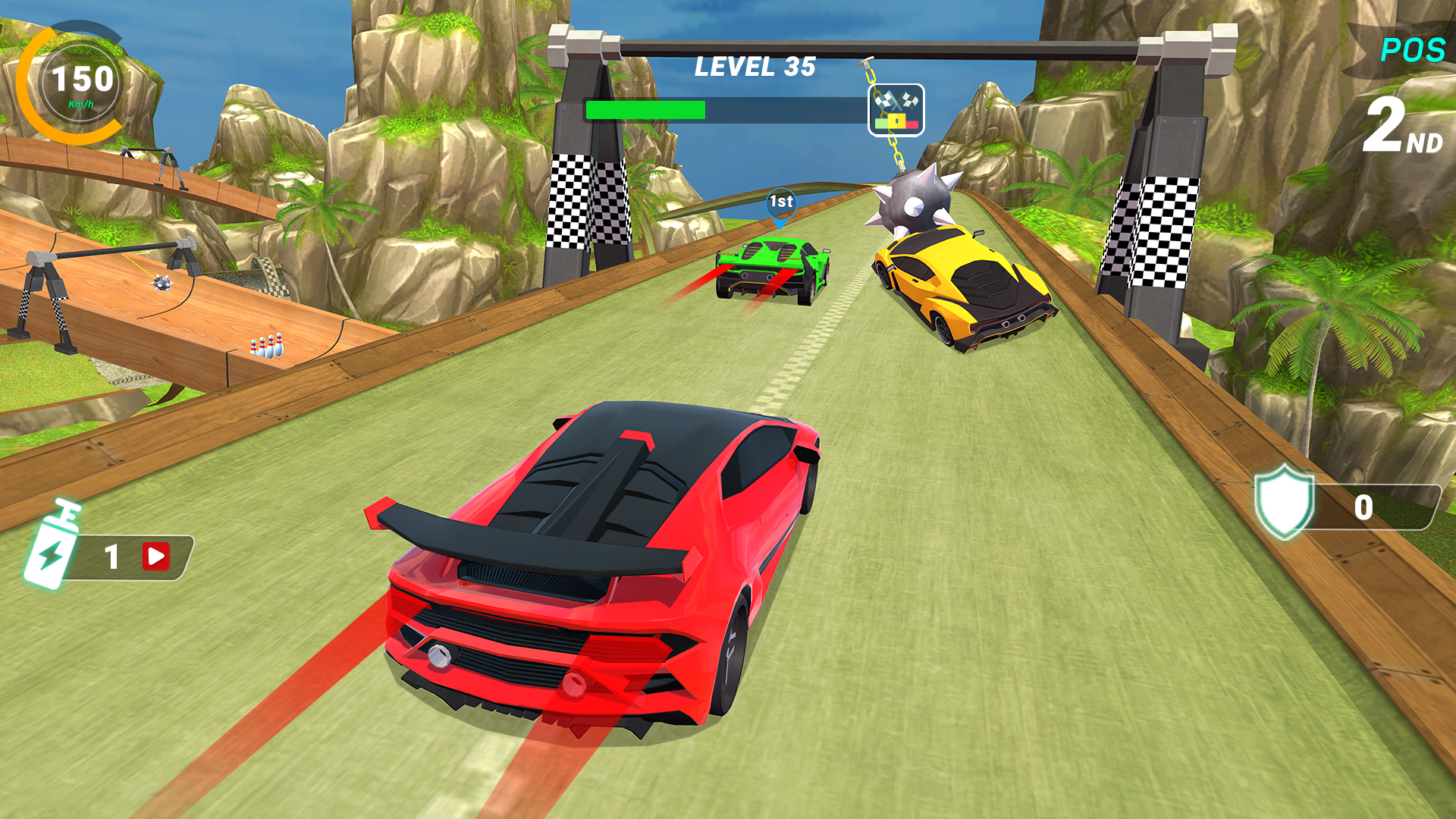The width and height of the screenshot is (1456, 819).
Task: Click the green level progress bar
Action: [645, 108]
